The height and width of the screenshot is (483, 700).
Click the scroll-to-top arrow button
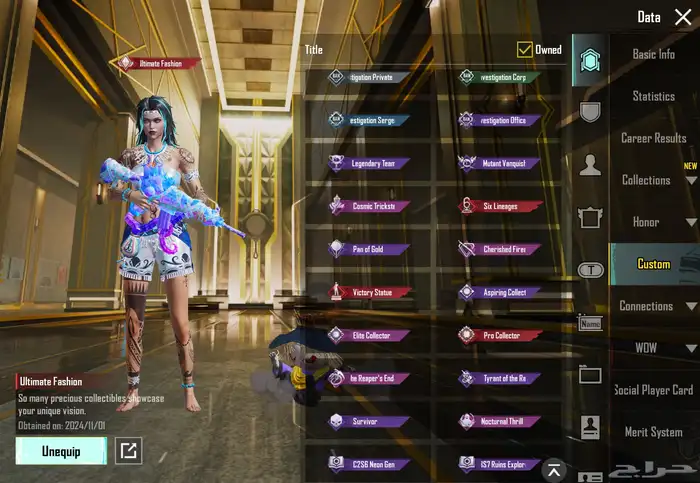pos(553,469)
